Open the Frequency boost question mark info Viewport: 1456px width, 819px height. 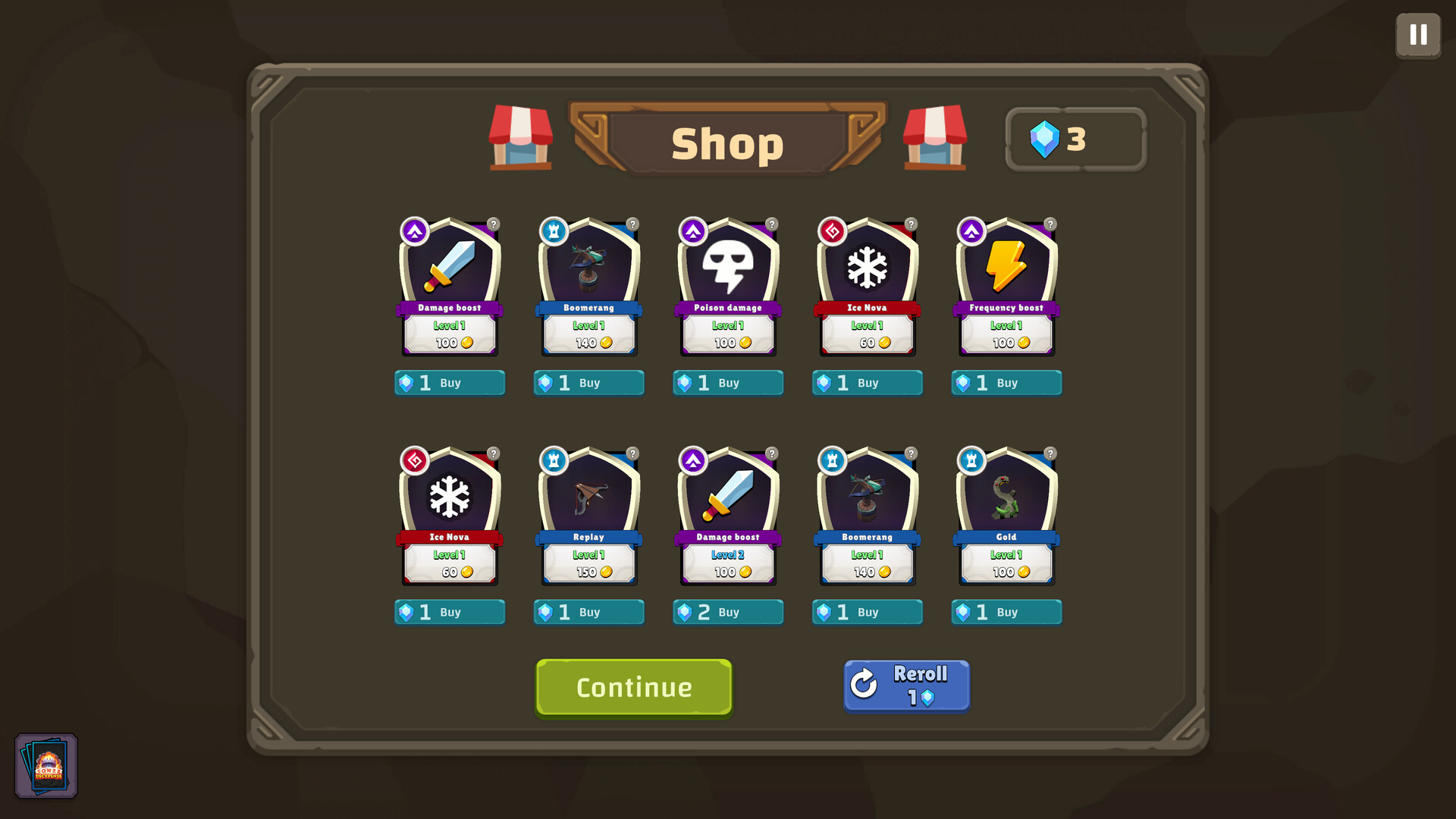1050,224
